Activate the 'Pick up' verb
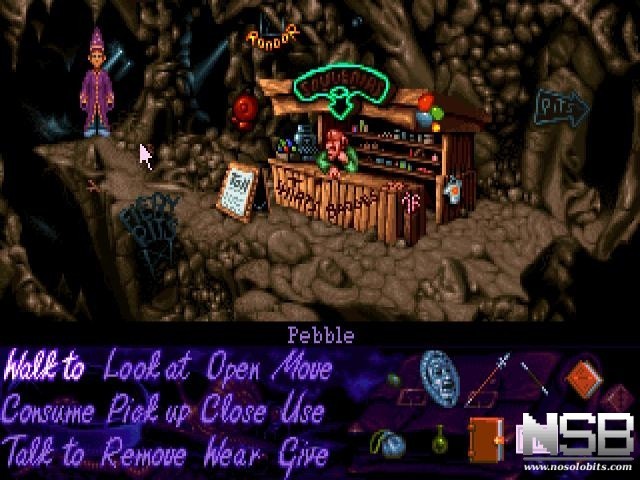The height and width of the screenshot is (480, 640). coord(149,412)
